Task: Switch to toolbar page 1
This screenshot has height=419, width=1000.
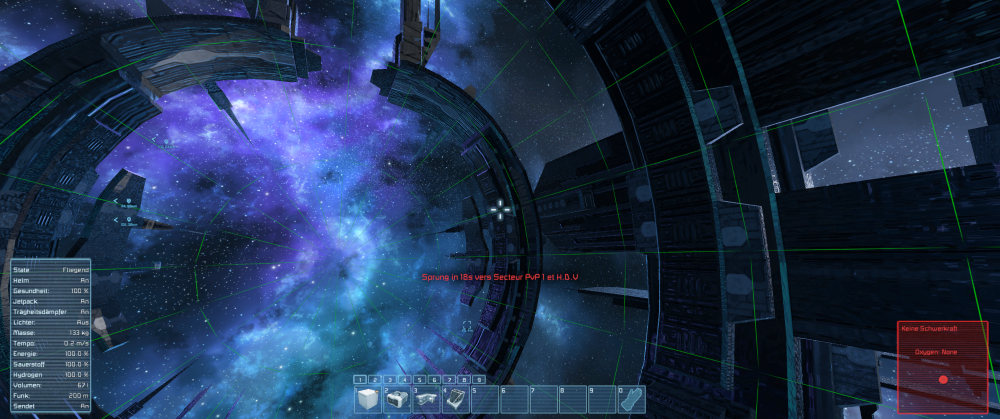Action: 361,380
